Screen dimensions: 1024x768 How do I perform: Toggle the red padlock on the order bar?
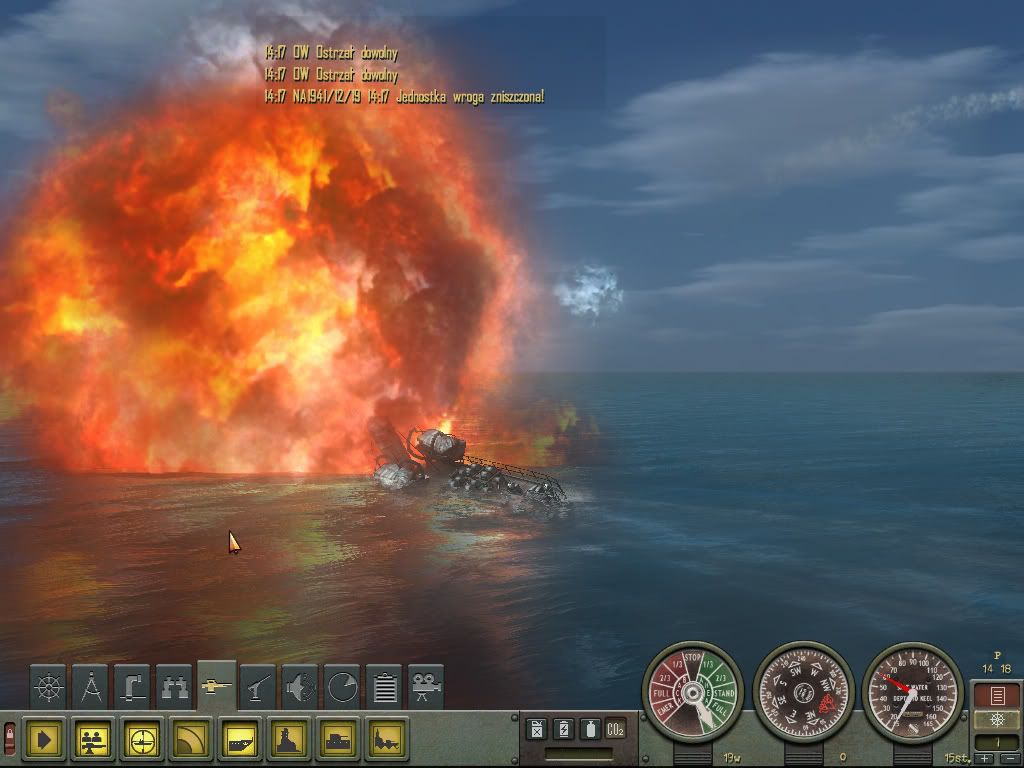click(x=9, y=741)
